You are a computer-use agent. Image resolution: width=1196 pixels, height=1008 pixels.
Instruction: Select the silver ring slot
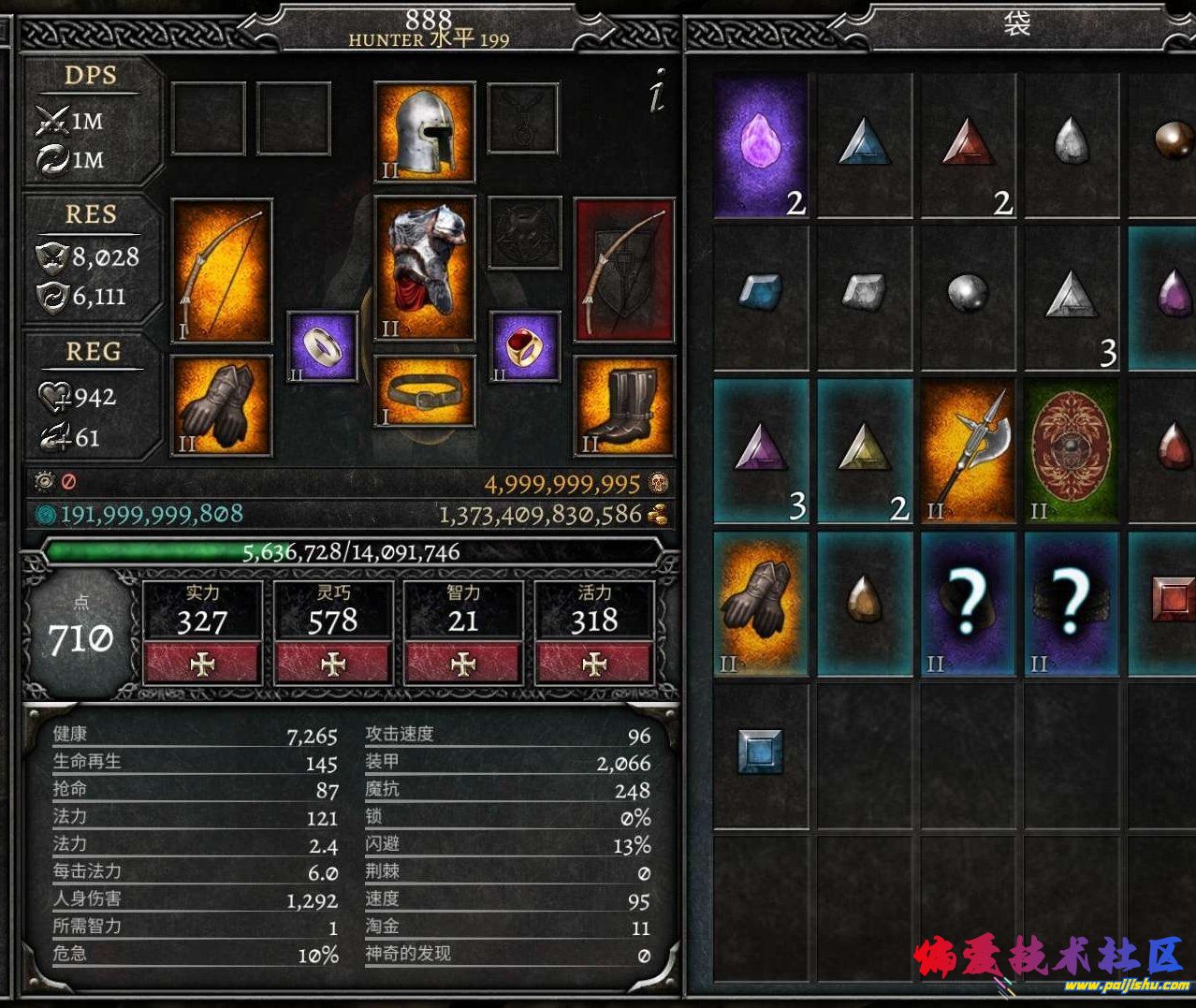pos(323,348)
